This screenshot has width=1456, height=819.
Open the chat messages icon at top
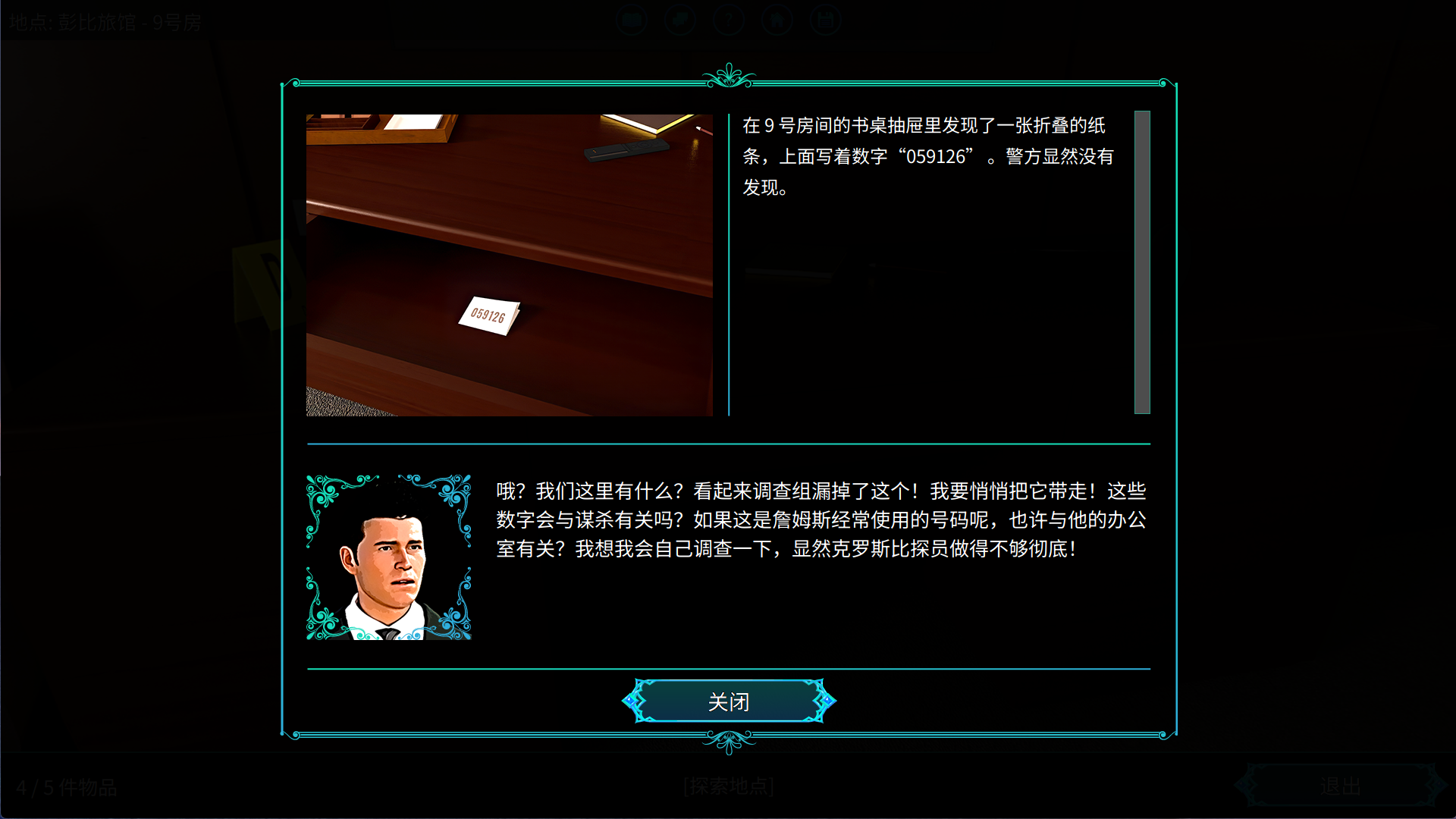(680, 20)
